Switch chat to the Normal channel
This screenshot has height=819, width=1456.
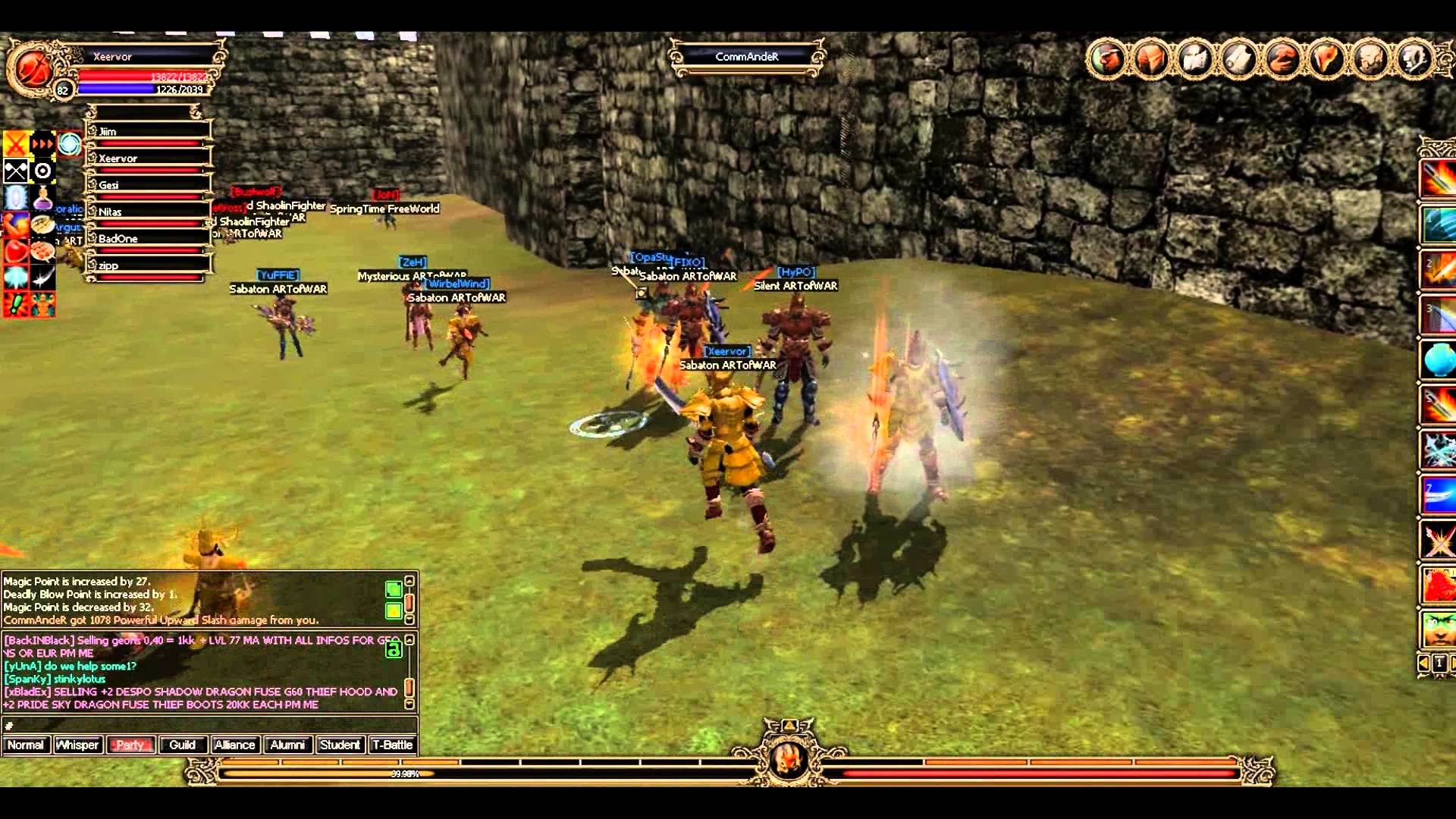tap(26, 745)
